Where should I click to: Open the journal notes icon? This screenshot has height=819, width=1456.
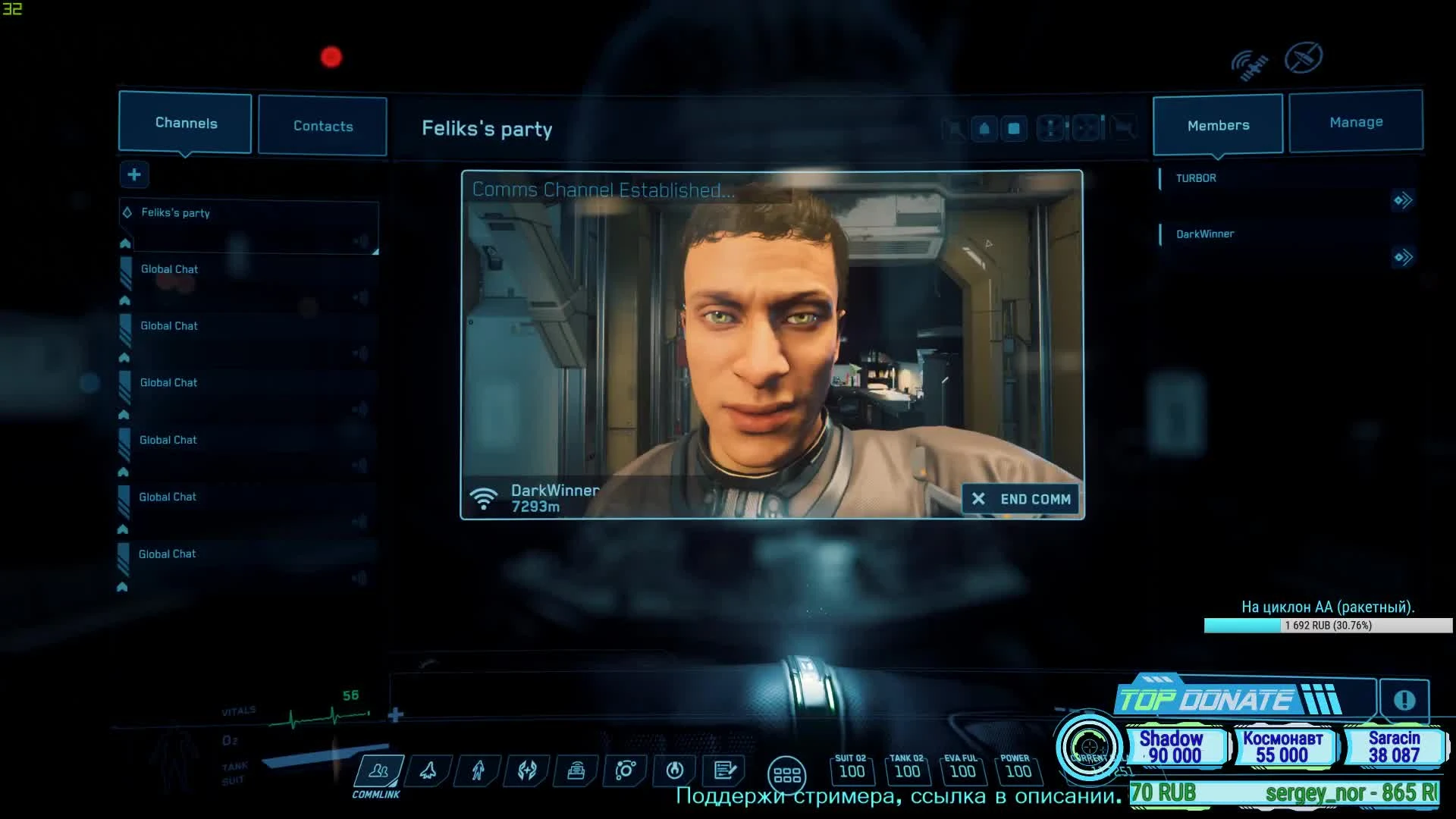point(725,770)
